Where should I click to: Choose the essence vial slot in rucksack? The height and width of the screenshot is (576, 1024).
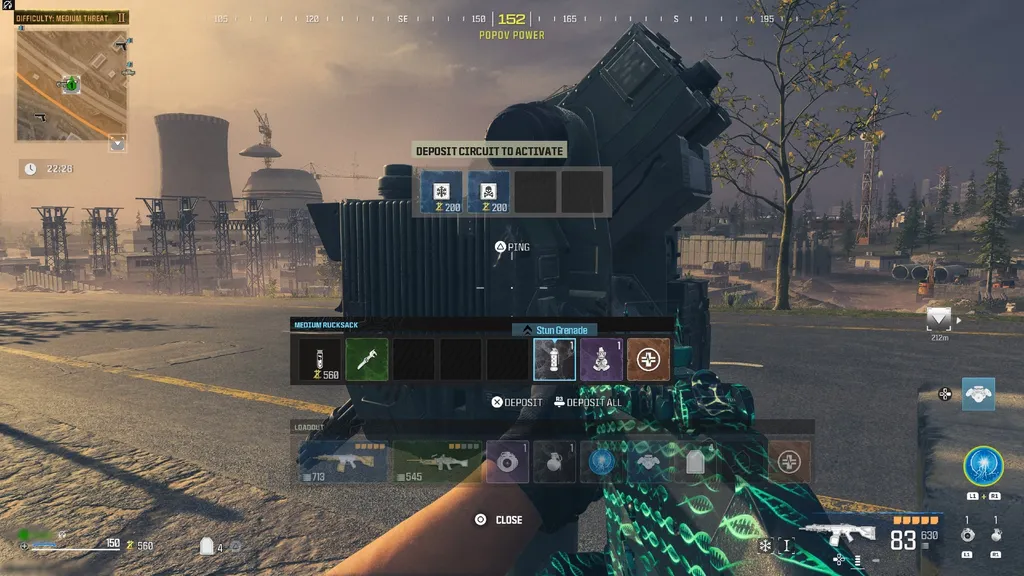tap(319, 359)
